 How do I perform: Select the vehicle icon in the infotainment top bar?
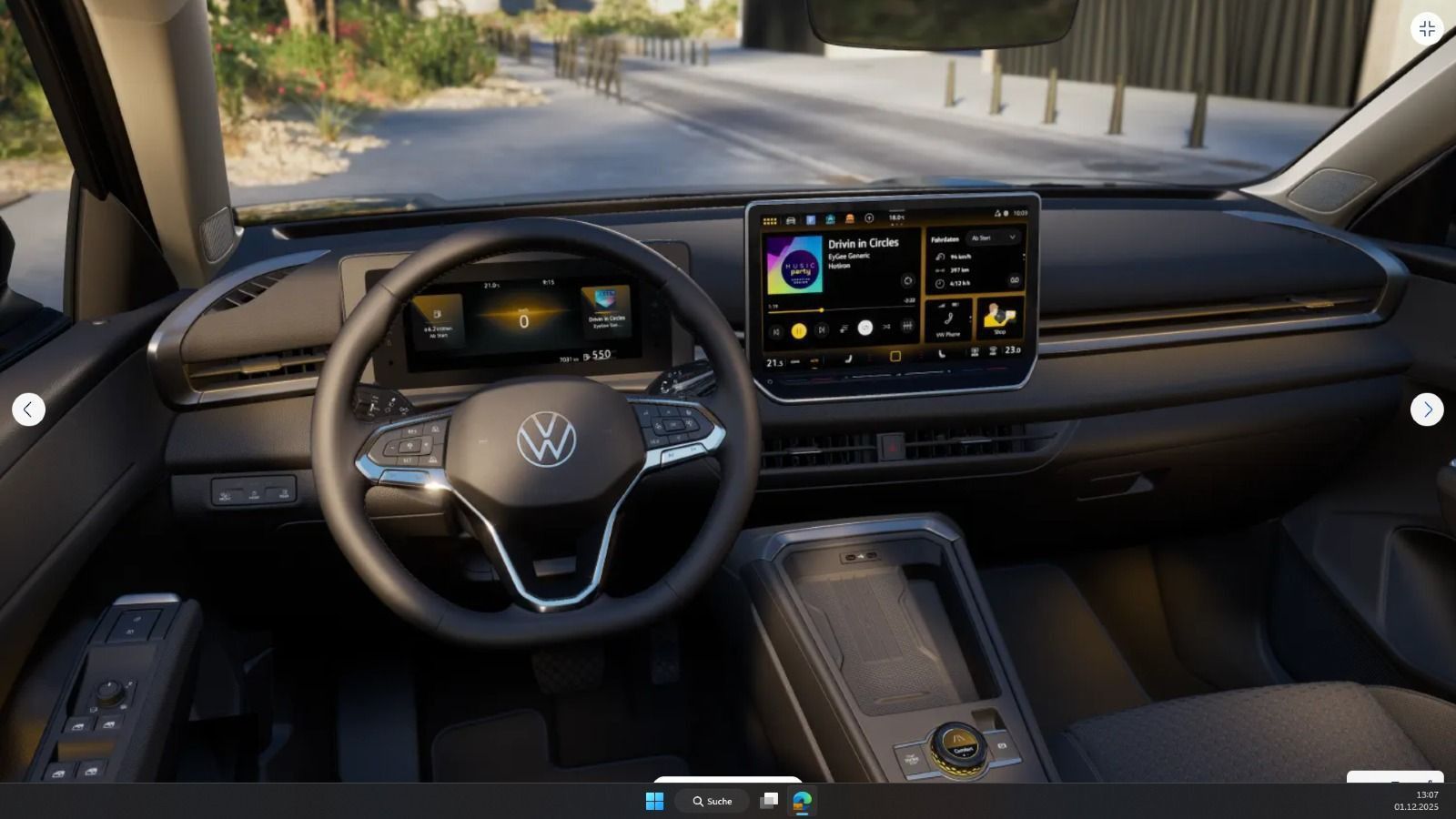pyautogui.click(x=789, y=221)
